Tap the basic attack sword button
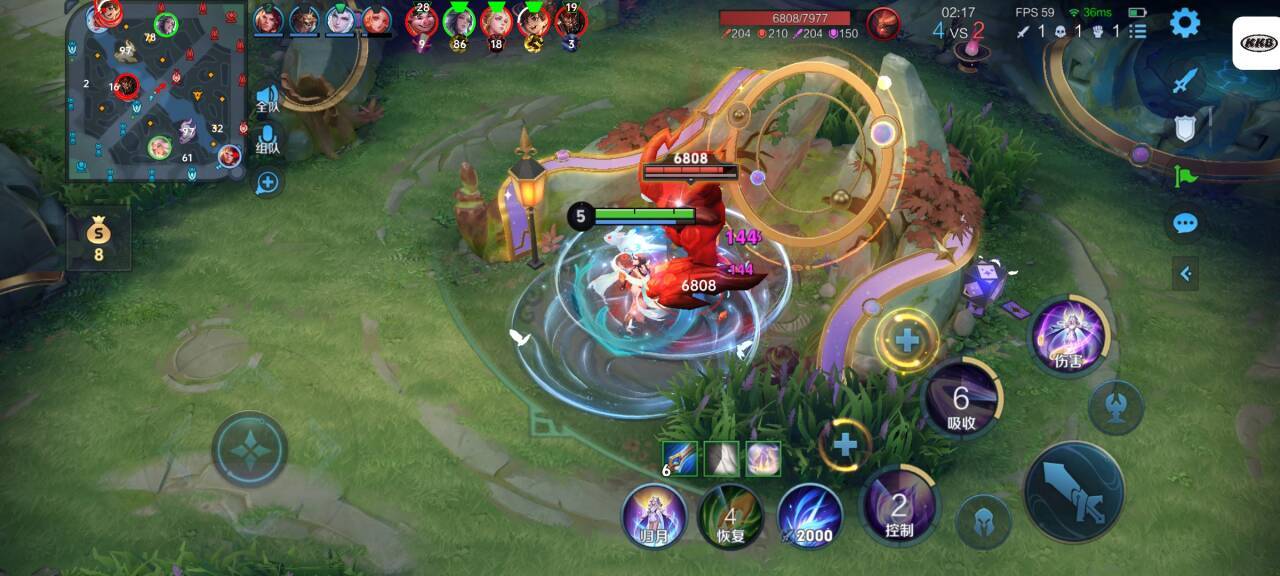This screenshot has height=576, width=1280. click(x=1074, y=492)
